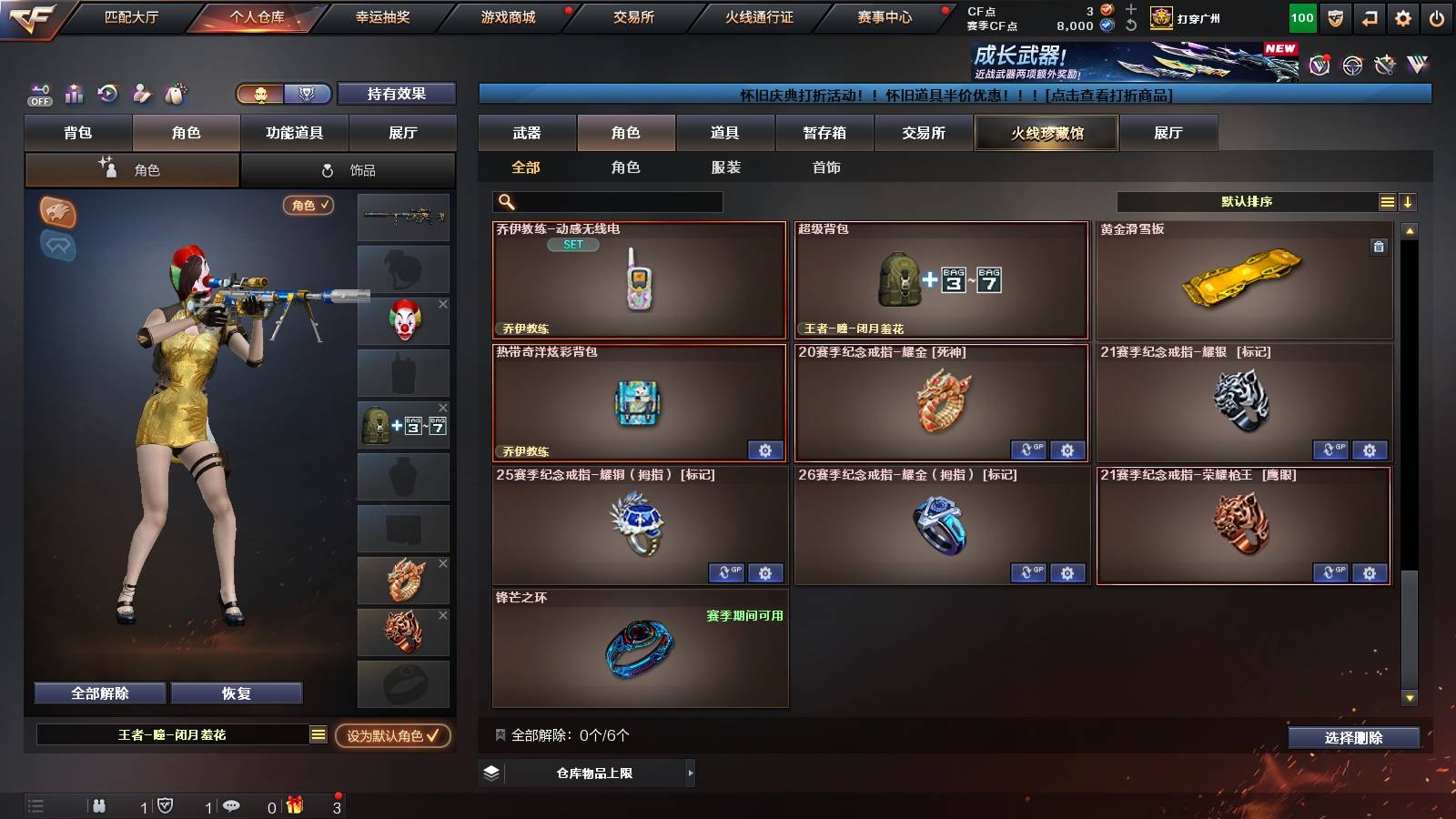Screen dimensions: 1456x819
Task: Click the friends icon in the bottom bar
Action: pos(100,804)
